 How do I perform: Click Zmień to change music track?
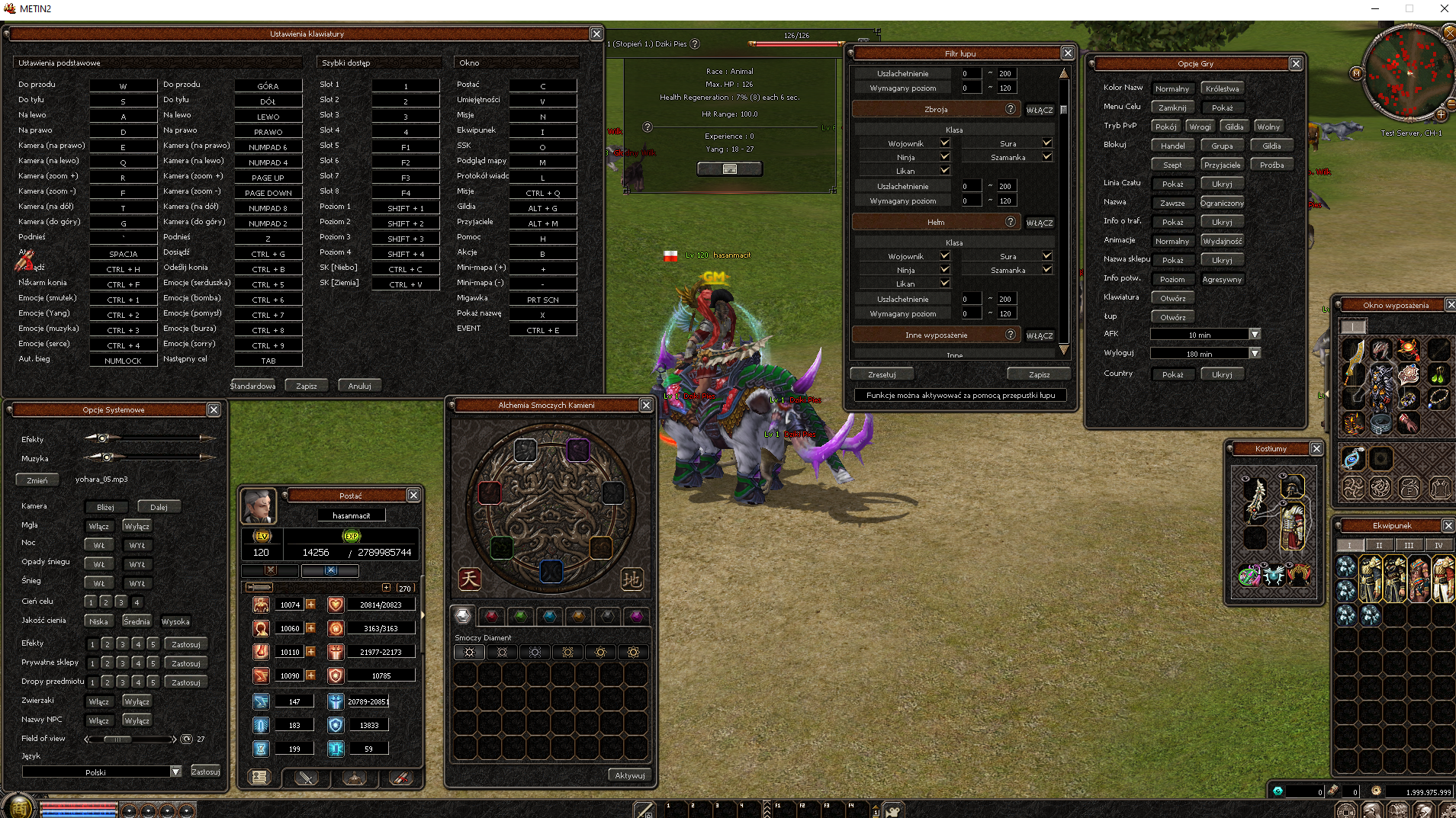point(37,480)
